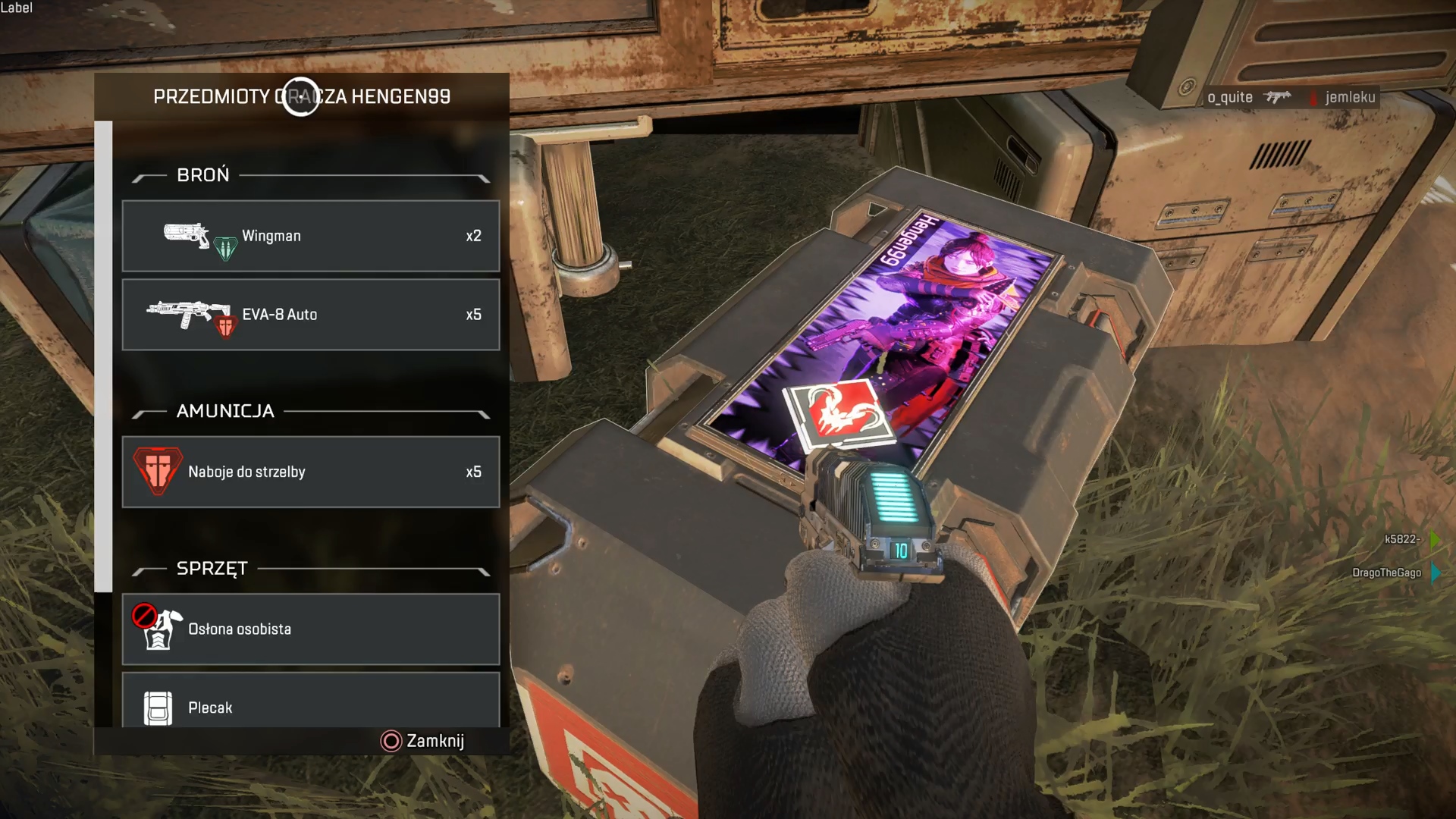This screenshot has height=819, width=1456.
Task: Take the Naboje do strzelby ammo
Action: point(311,472)
